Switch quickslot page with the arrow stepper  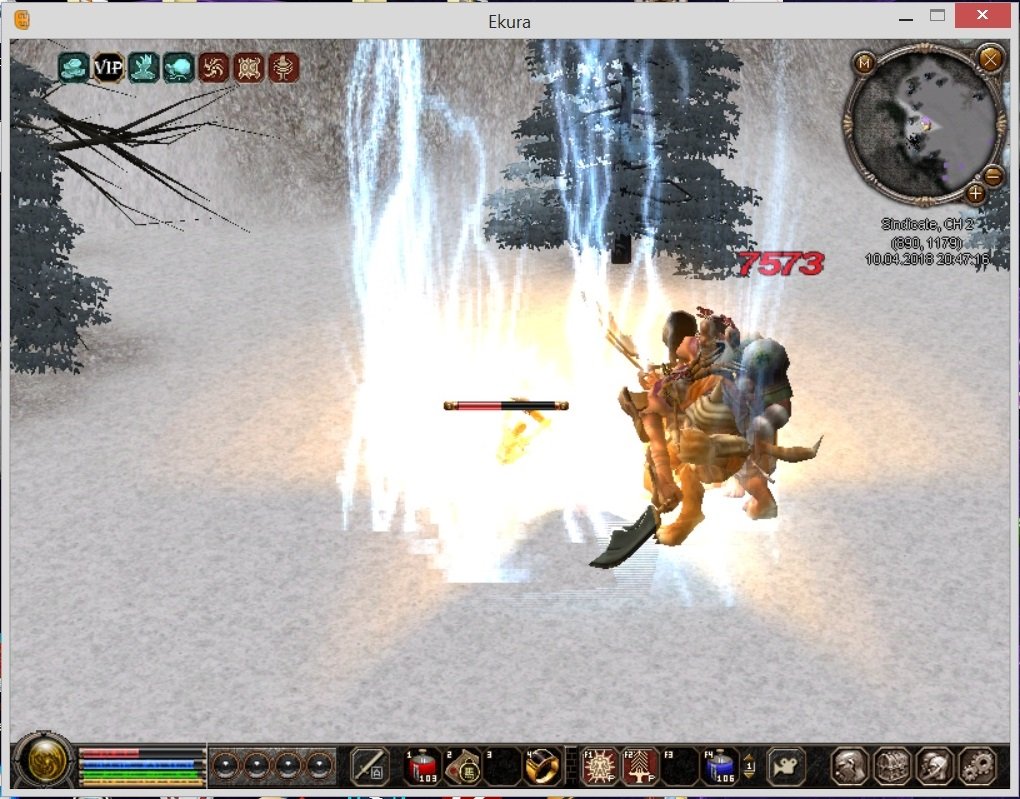[749, 766]
